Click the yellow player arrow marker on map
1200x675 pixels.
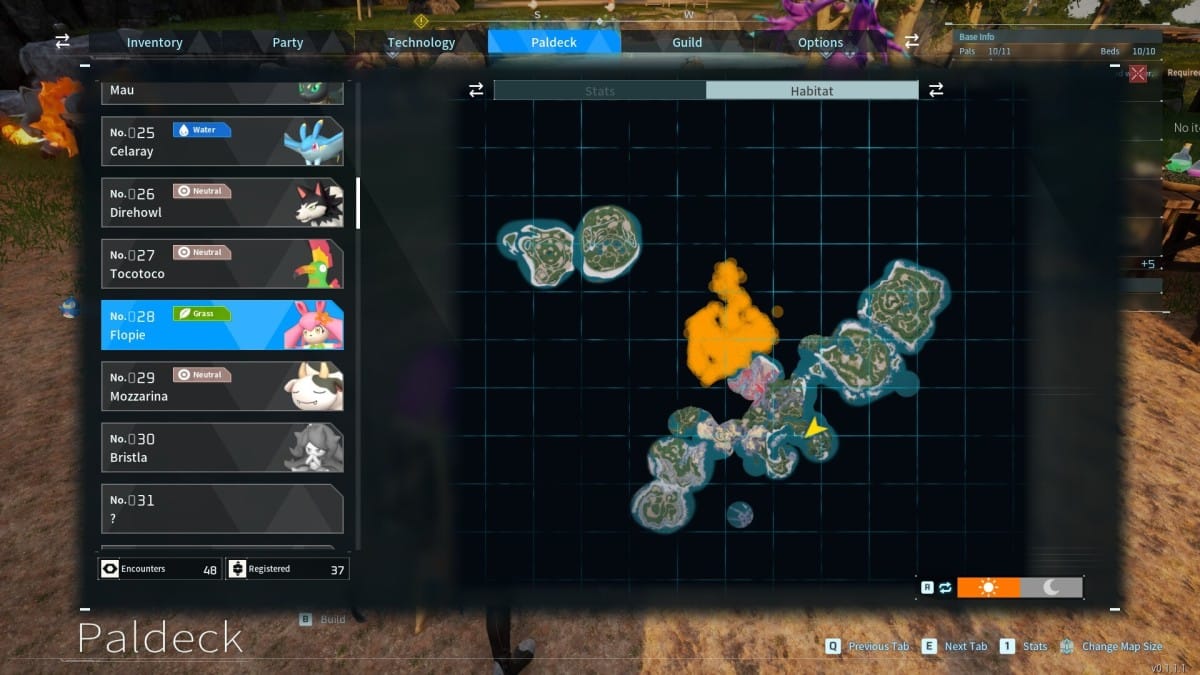tap(816, 428)
